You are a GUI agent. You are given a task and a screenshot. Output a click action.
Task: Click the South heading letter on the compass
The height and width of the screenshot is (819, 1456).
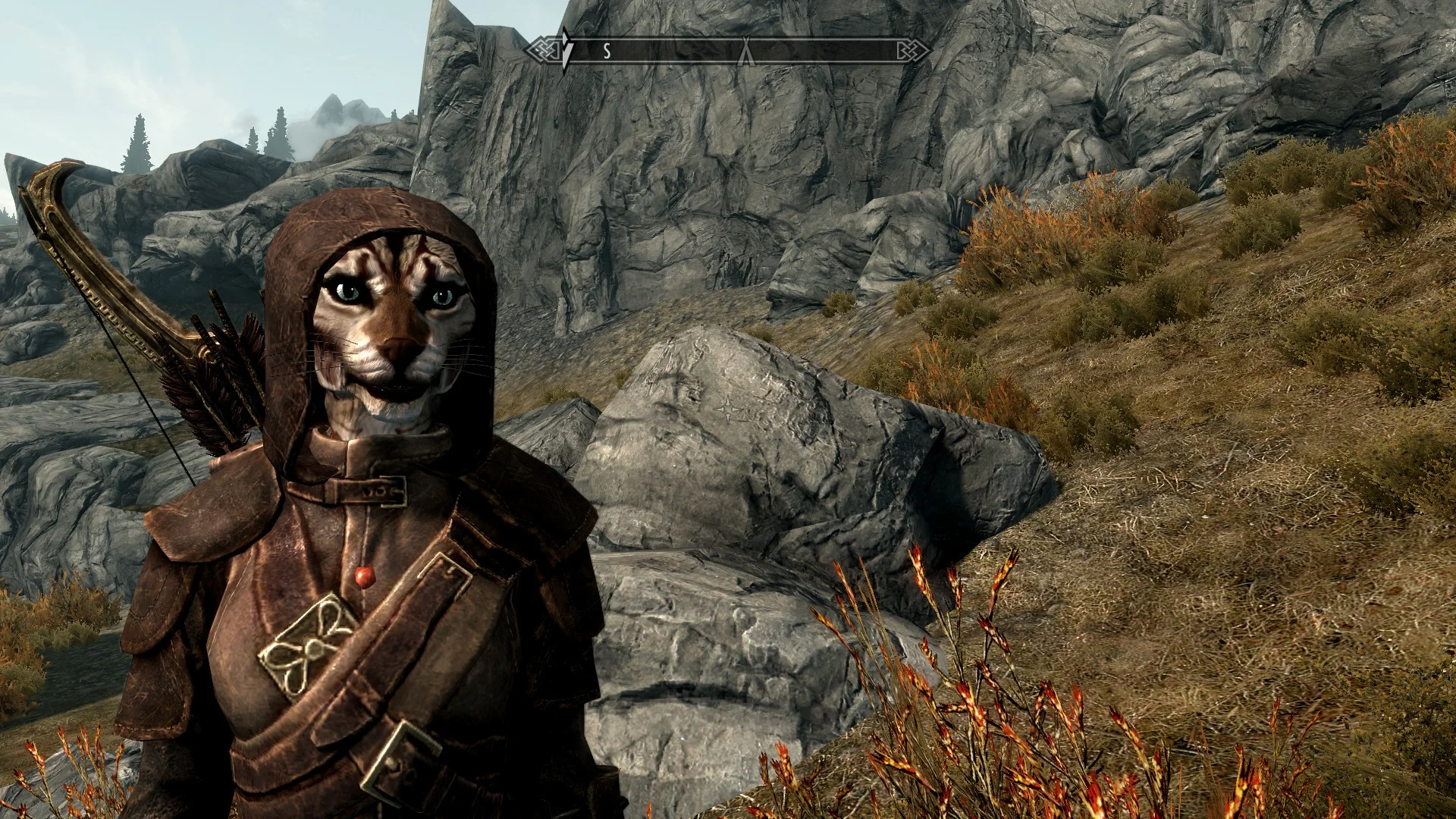click(607, 52)
